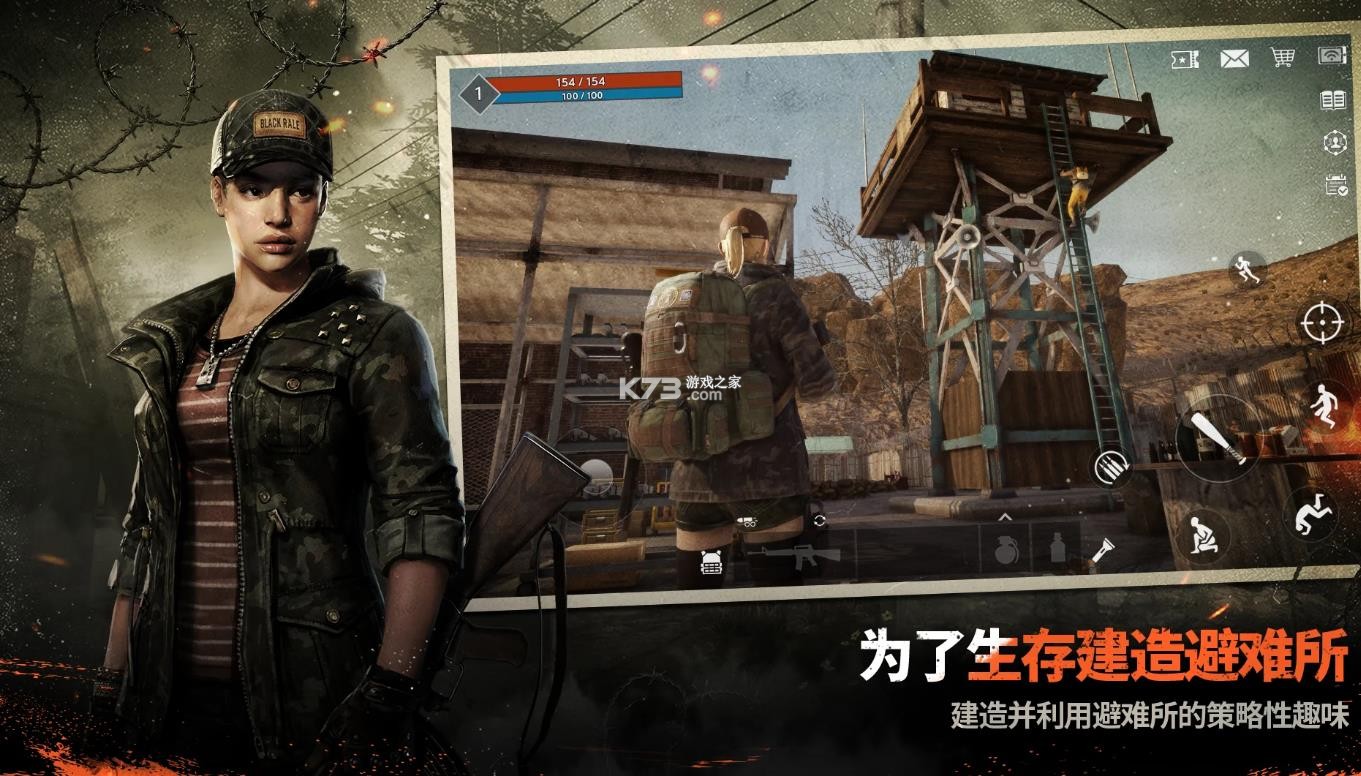This screenshot has height=776, width=1361.
Task: Open the in-game mail inbox
Action: tap(1234, 59)
